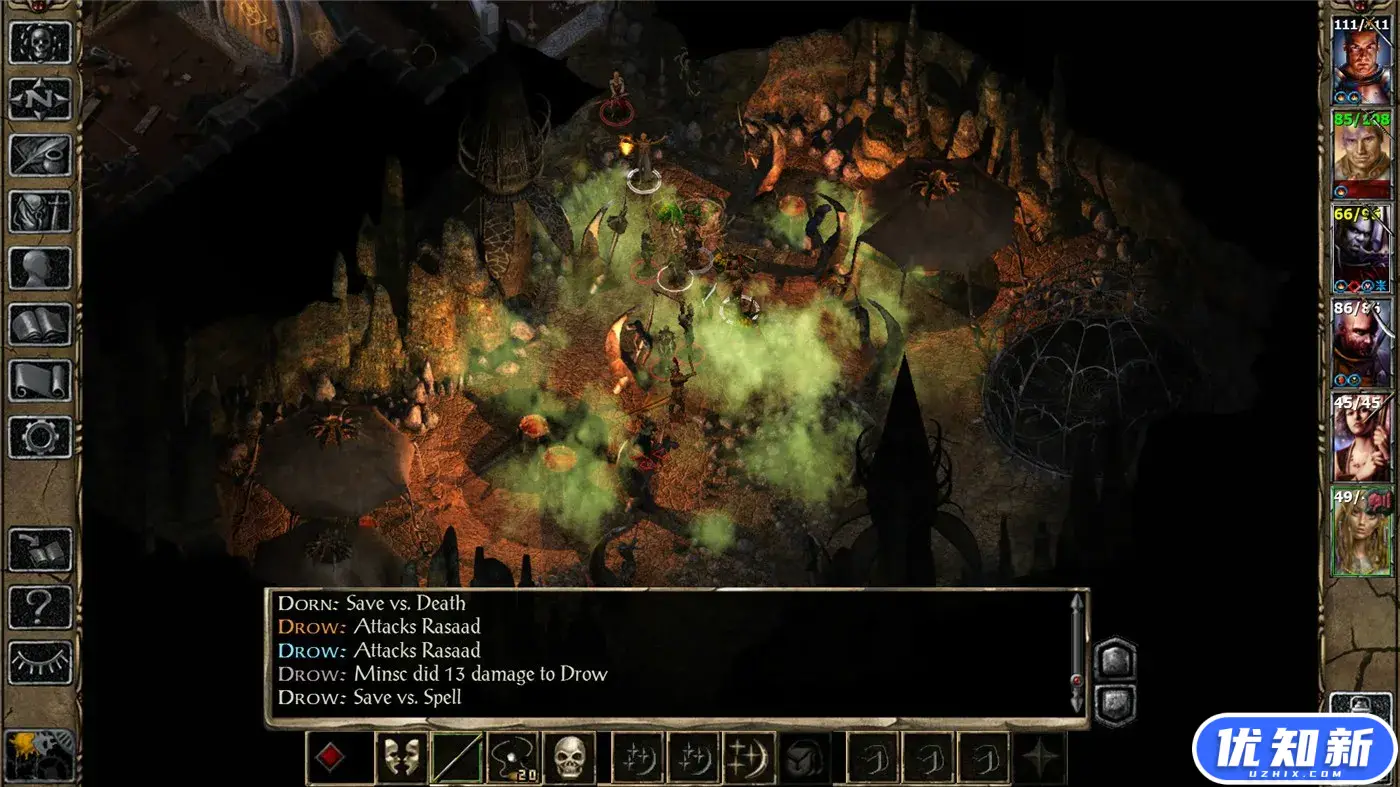Select the green-framed blonde woman portrait
The image size is (1400, 787).
[x=1361, y=531]
